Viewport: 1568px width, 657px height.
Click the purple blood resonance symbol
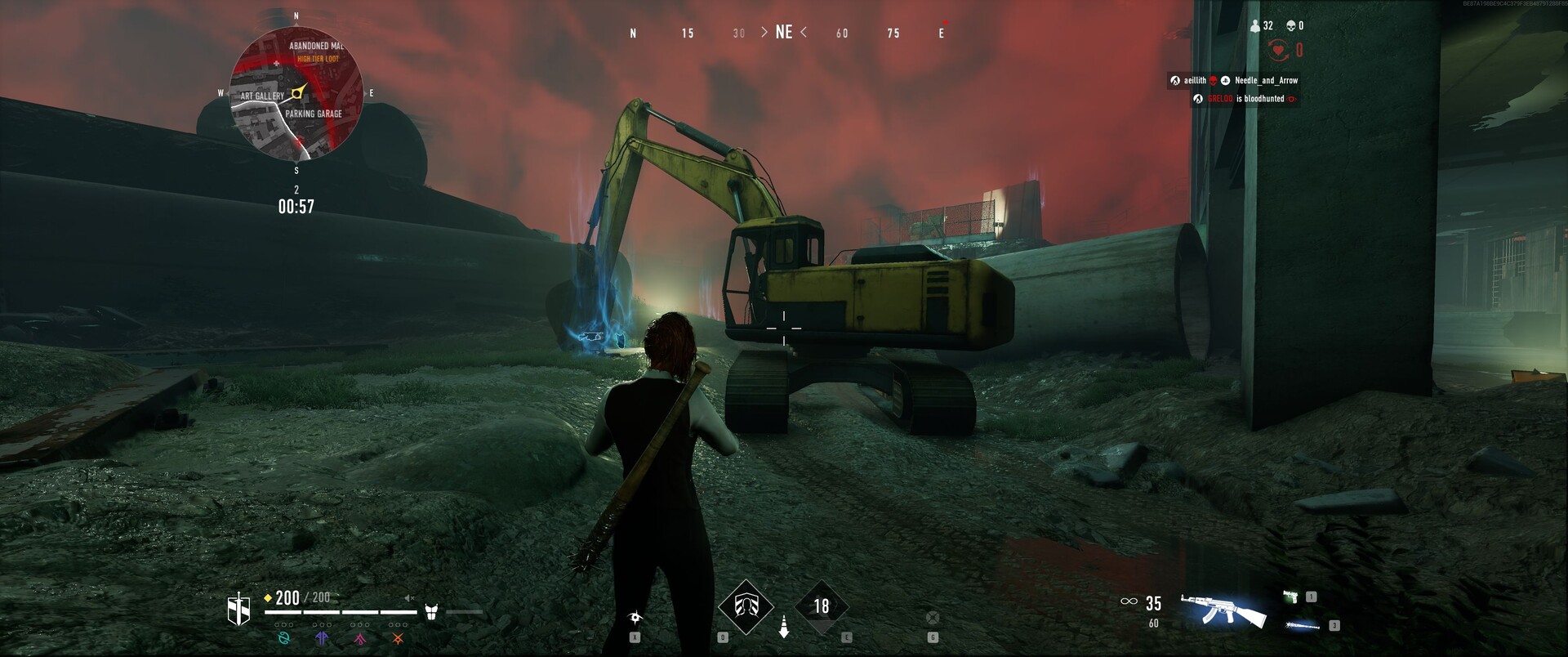click(322, 638)
